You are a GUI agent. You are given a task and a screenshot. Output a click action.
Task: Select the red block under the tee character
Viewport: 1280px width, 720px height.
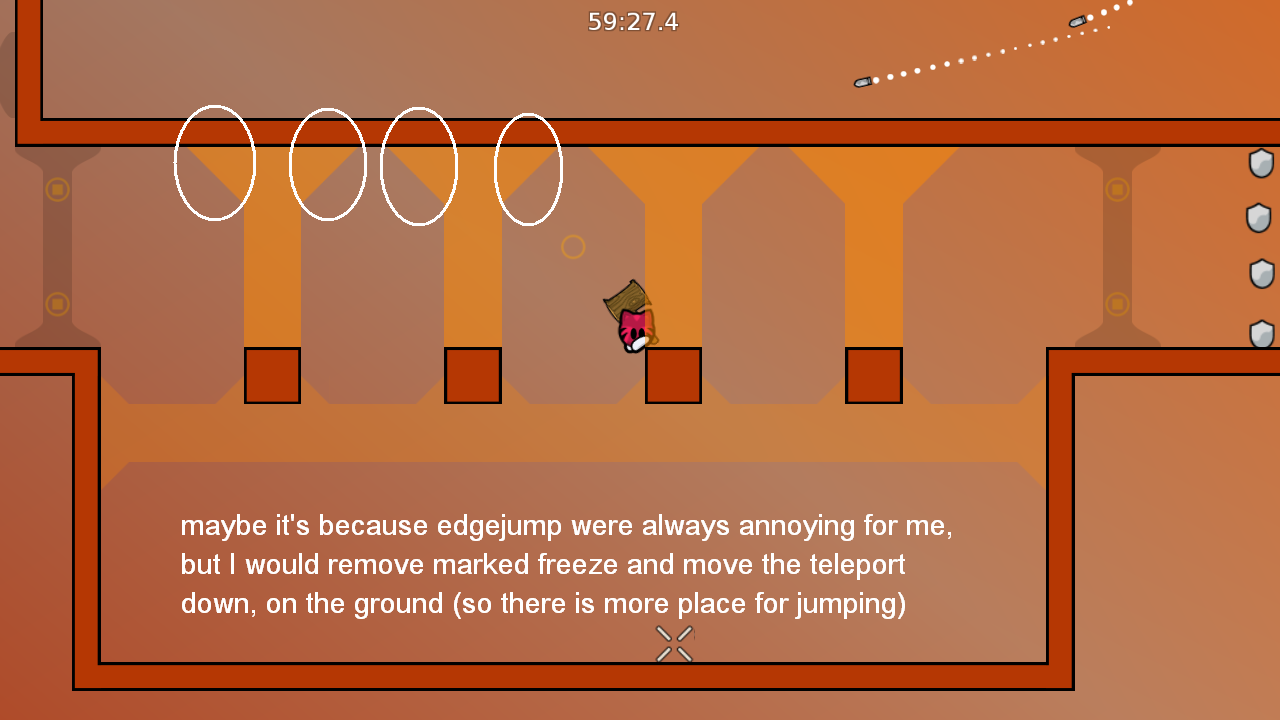click(x=672, y=375)
